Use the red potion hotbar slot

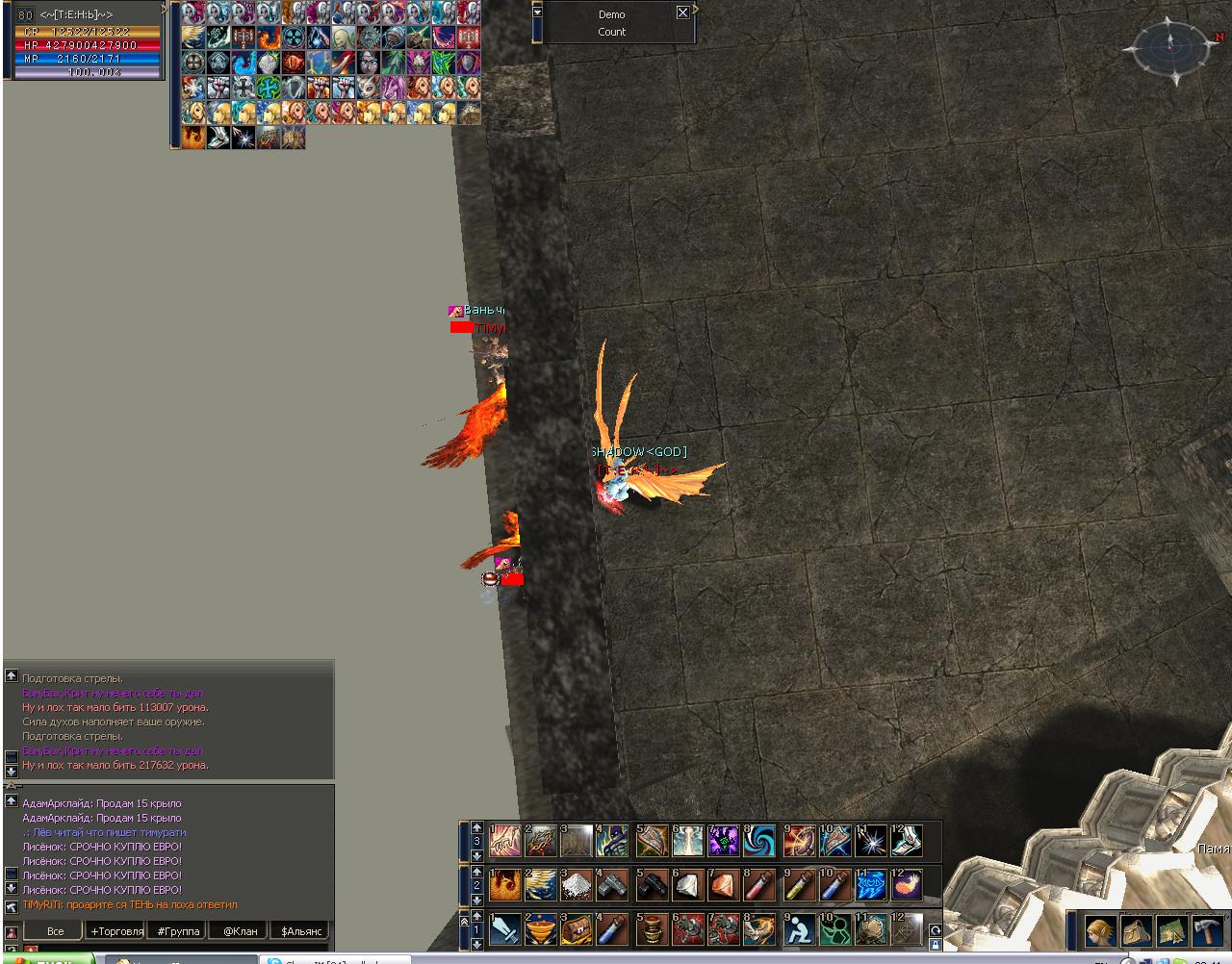759,885
